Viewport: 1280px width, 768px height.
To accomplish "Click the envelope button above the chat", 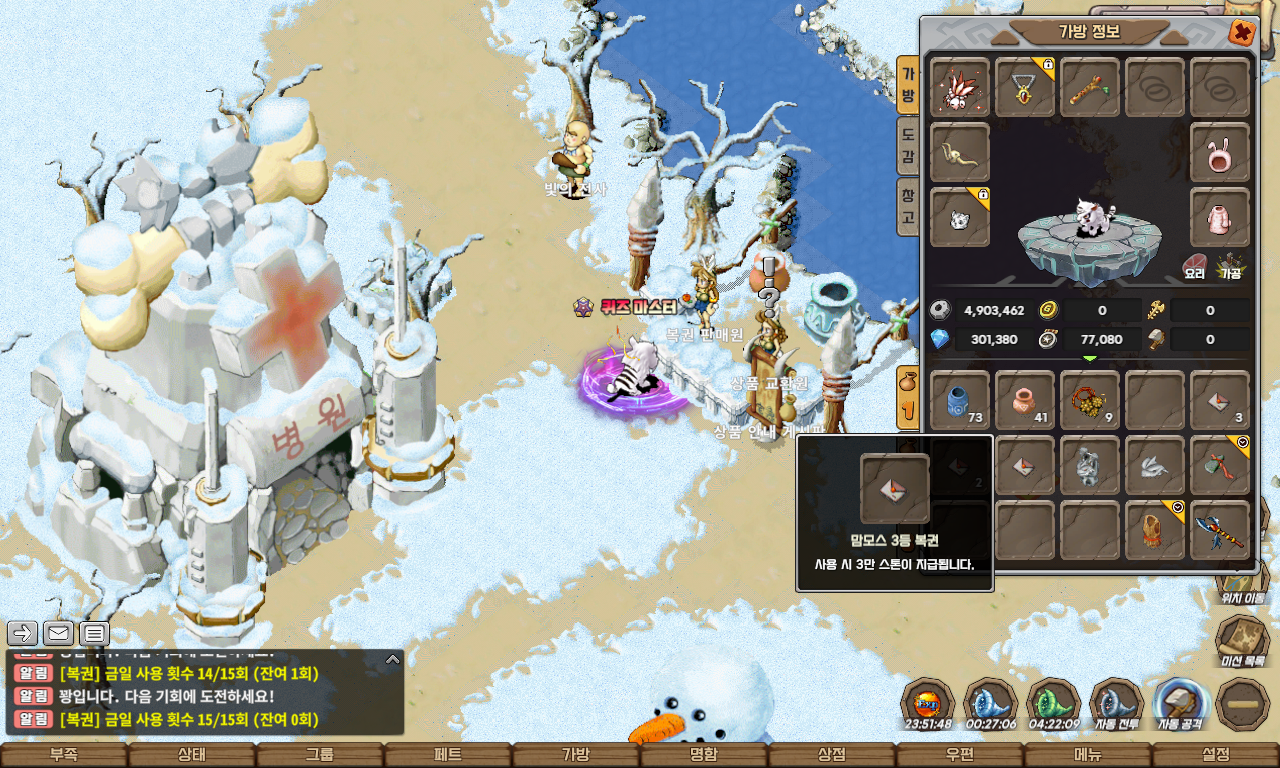I will point(58,633).
